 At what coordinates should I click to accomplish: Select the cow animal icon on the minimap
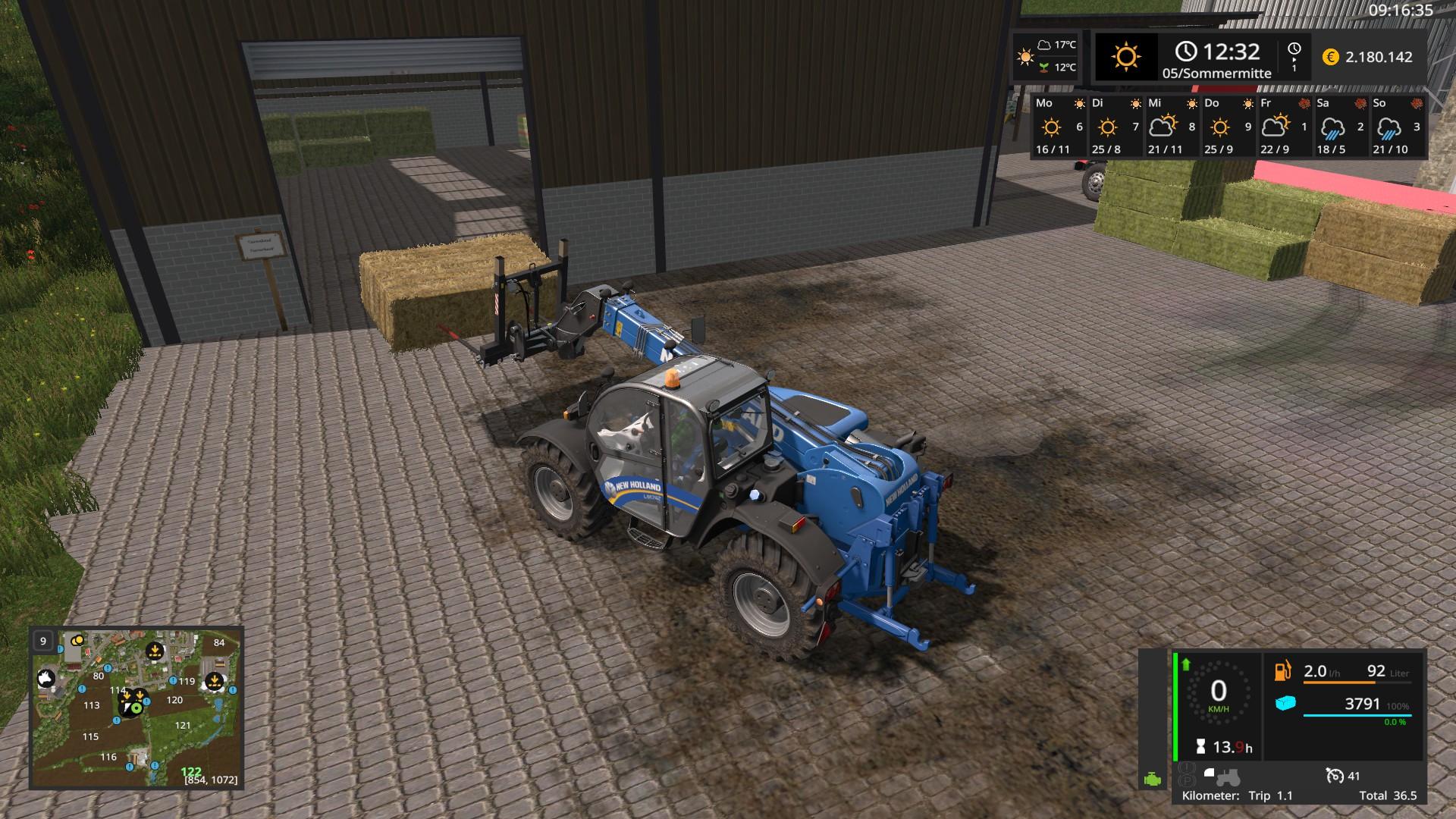click(45, 678)
